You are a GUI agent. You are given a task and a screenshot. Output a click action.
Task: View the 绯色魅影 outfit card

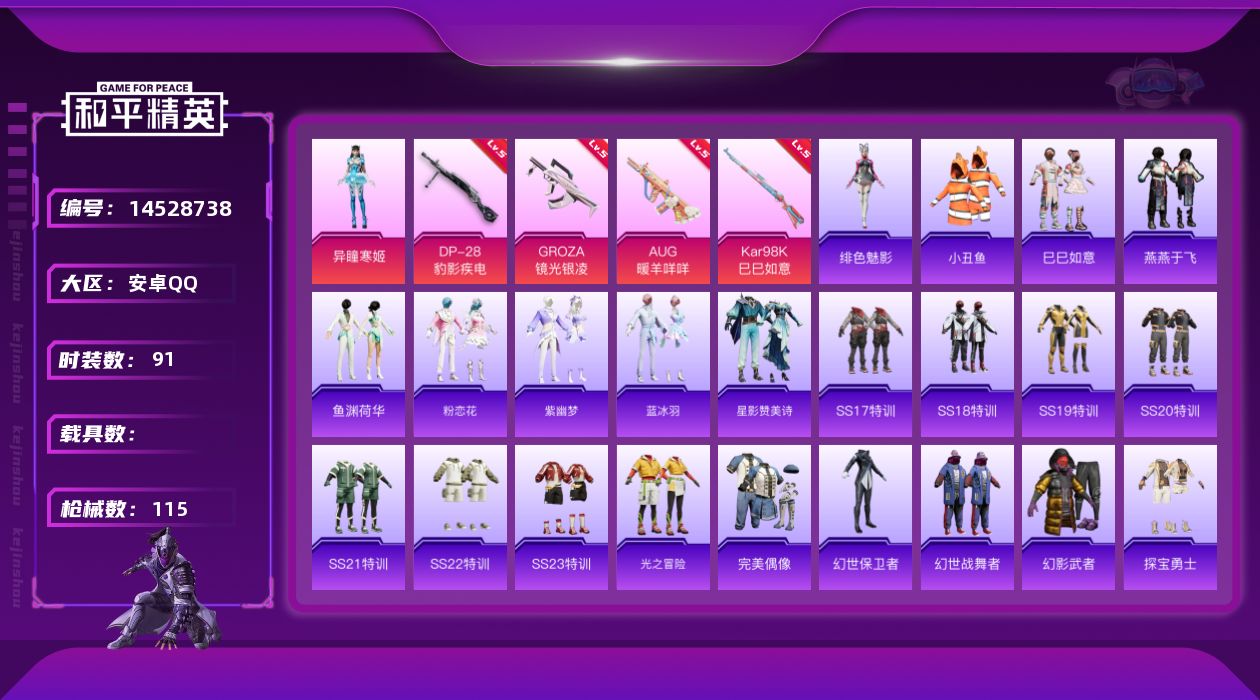(x=865, y=211)
